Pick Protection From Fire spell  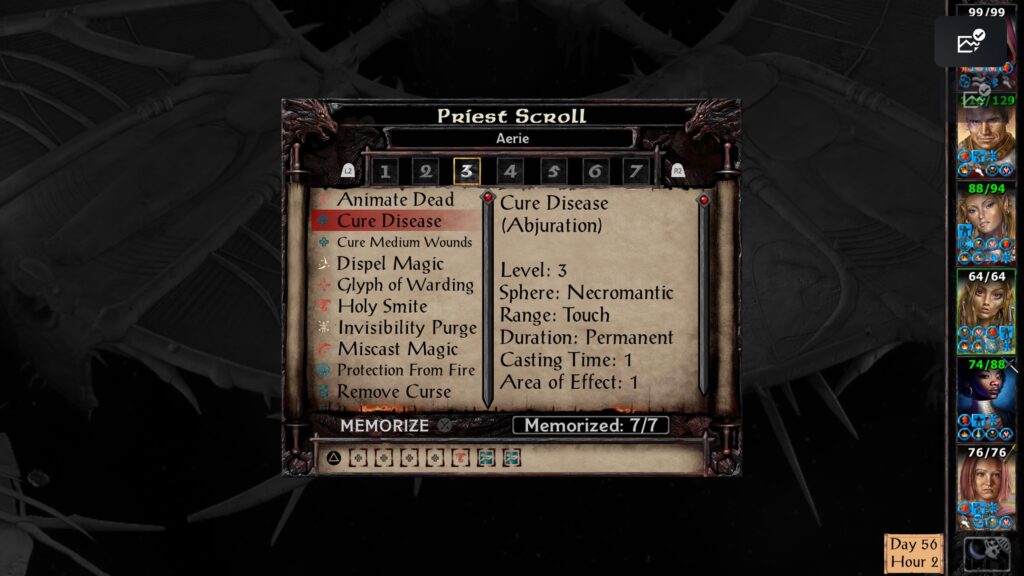(404, 370)
